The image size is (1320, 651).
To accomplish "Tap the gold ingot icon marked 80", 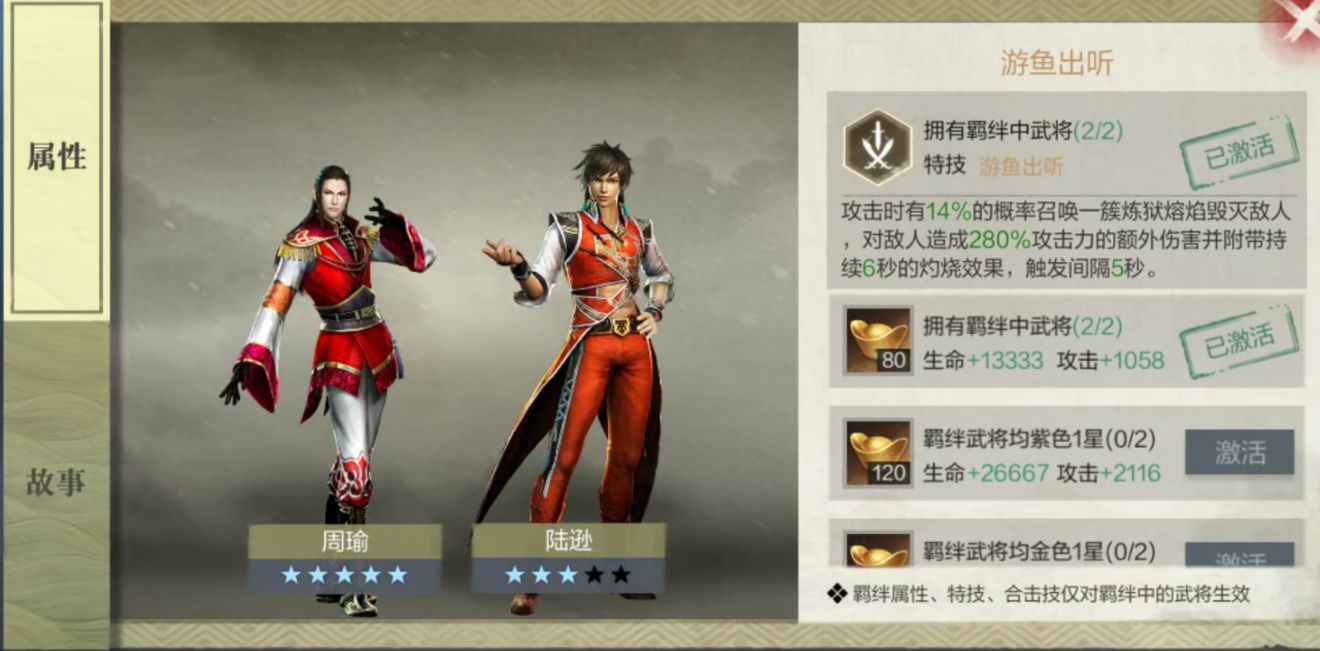I will pos(878,340).
